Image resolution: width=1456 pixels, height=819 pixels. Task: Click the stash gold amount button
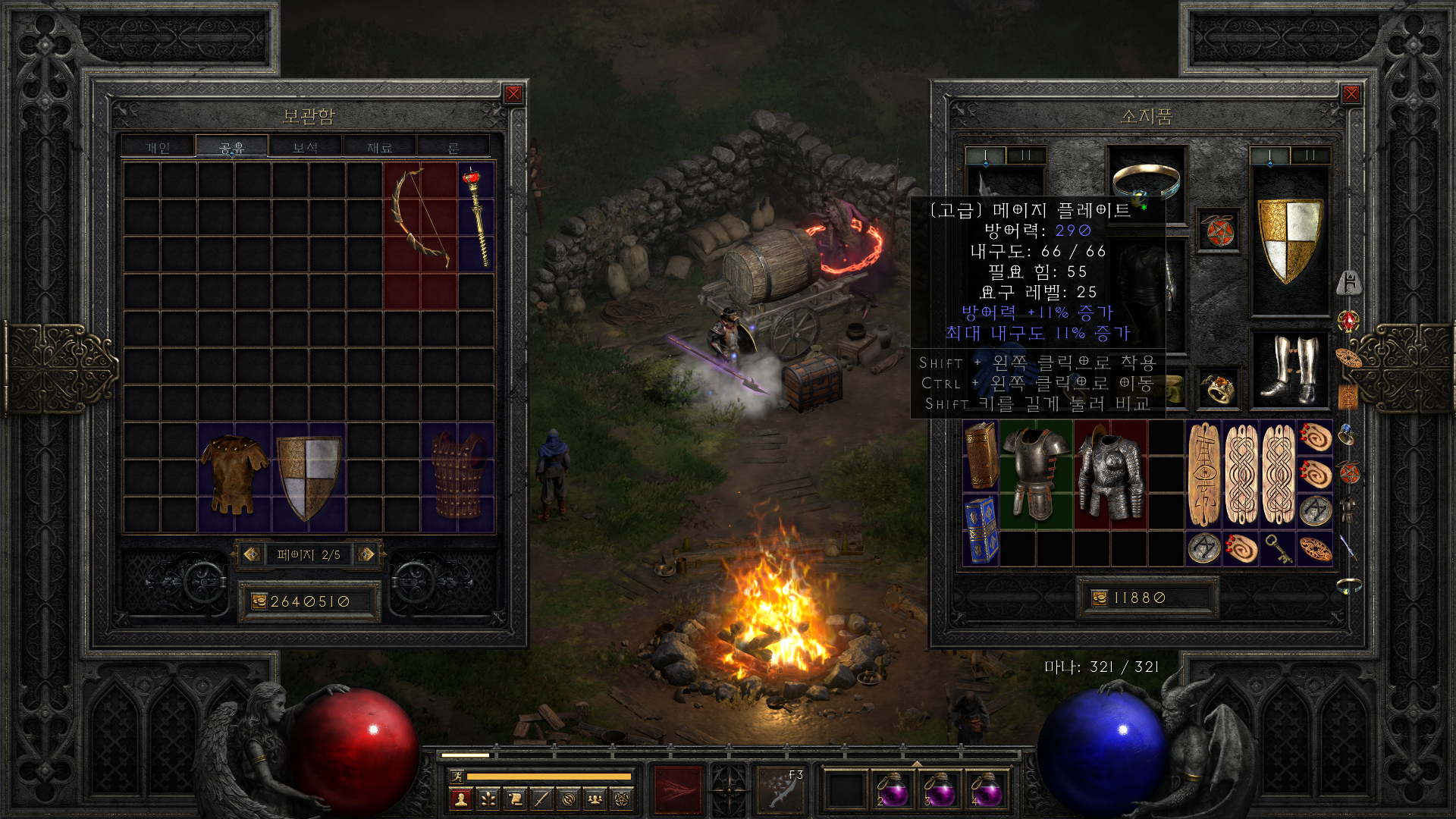coord(259,601)
